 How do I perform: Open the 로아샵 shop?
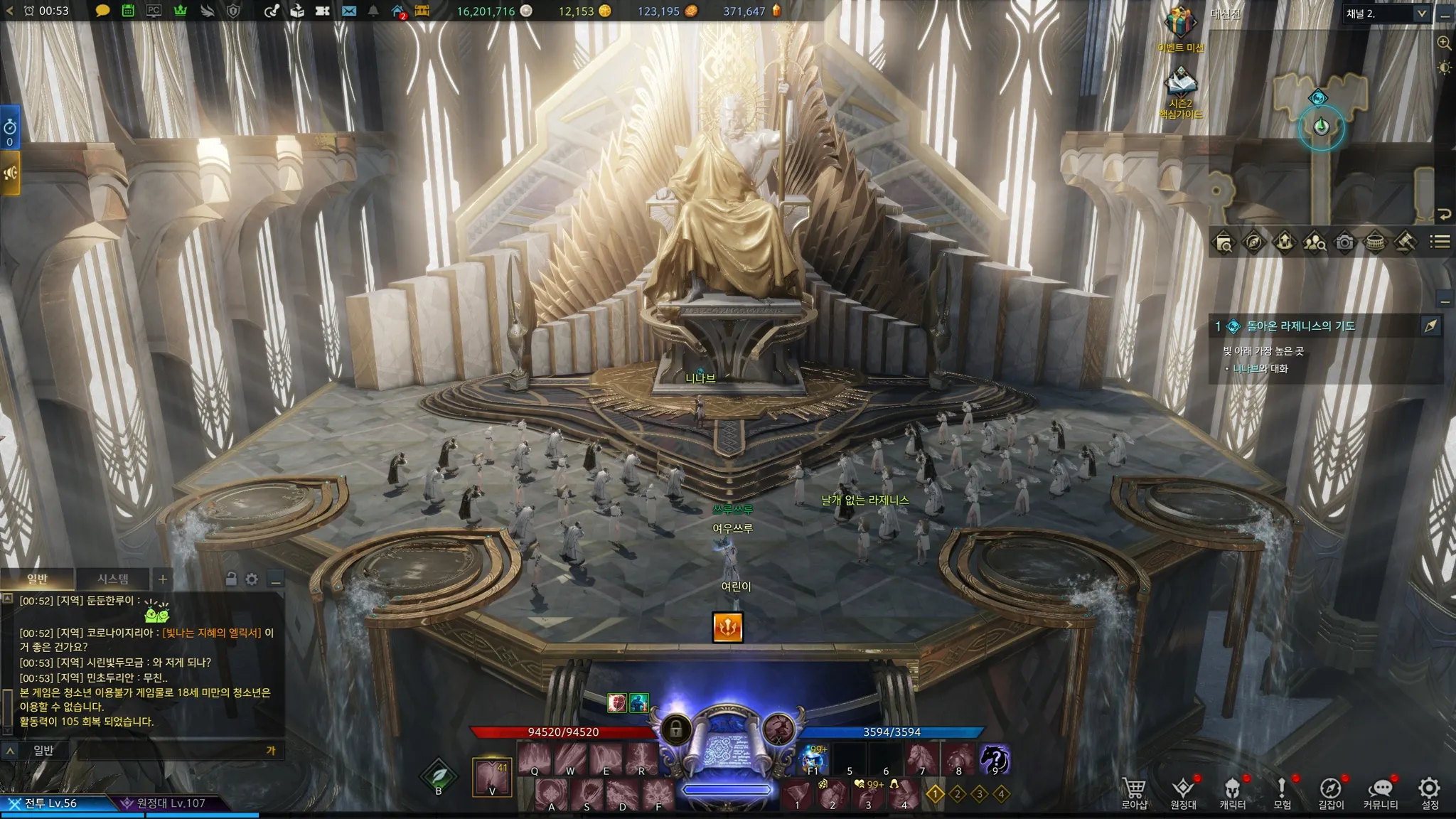1134,792
